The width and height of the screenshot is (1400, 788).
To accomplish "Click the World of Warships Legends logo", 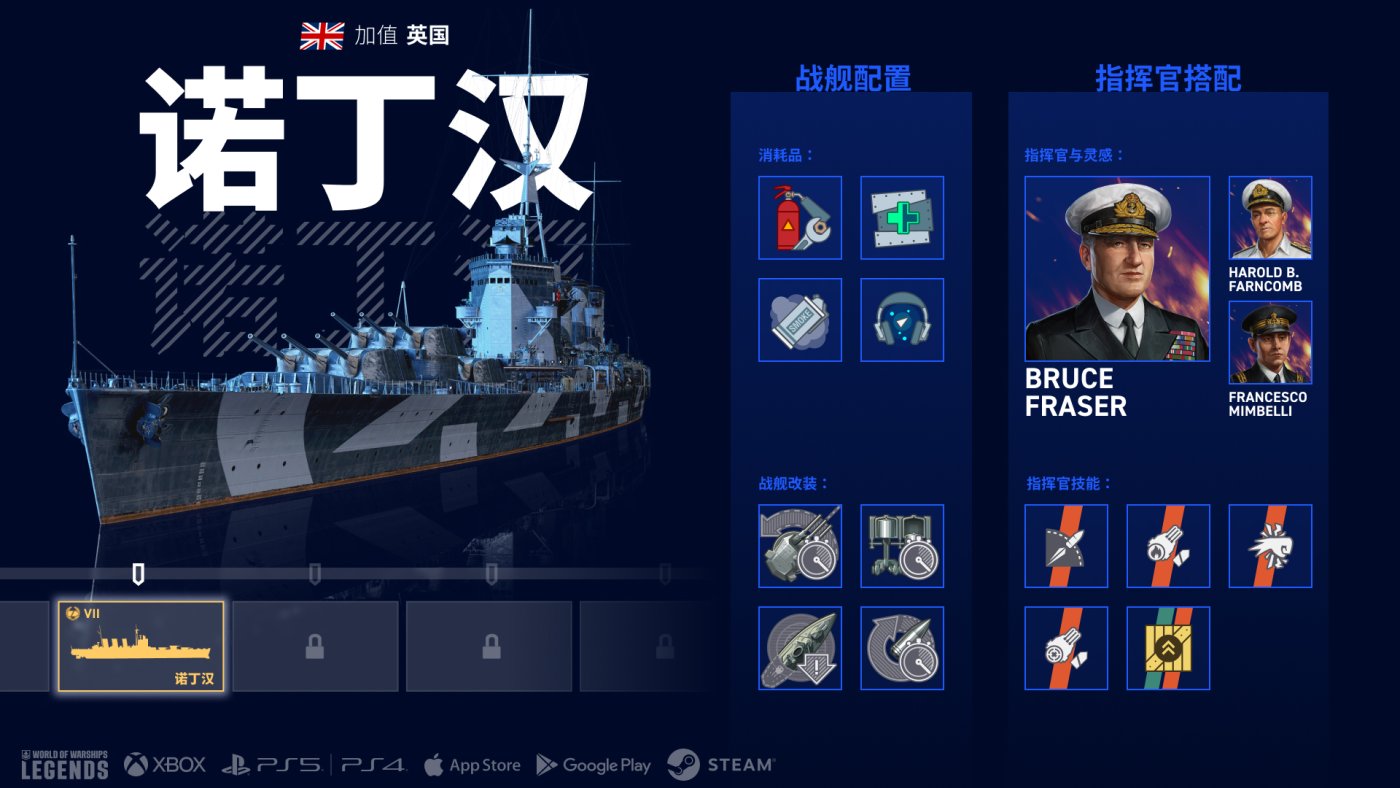I will tap(64, 765).
